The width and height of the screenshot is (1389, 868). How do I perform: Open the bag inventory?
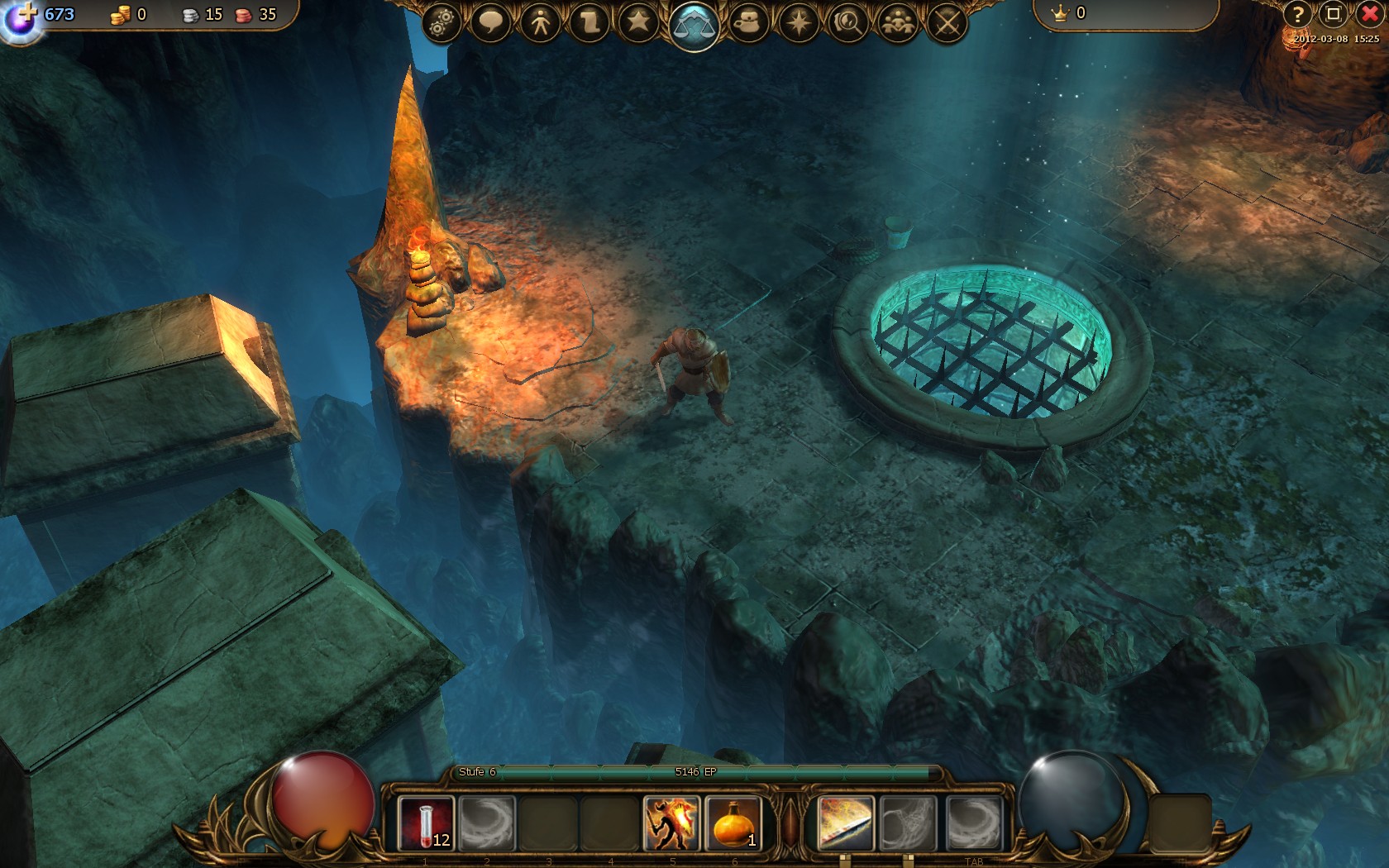(748, 22)
